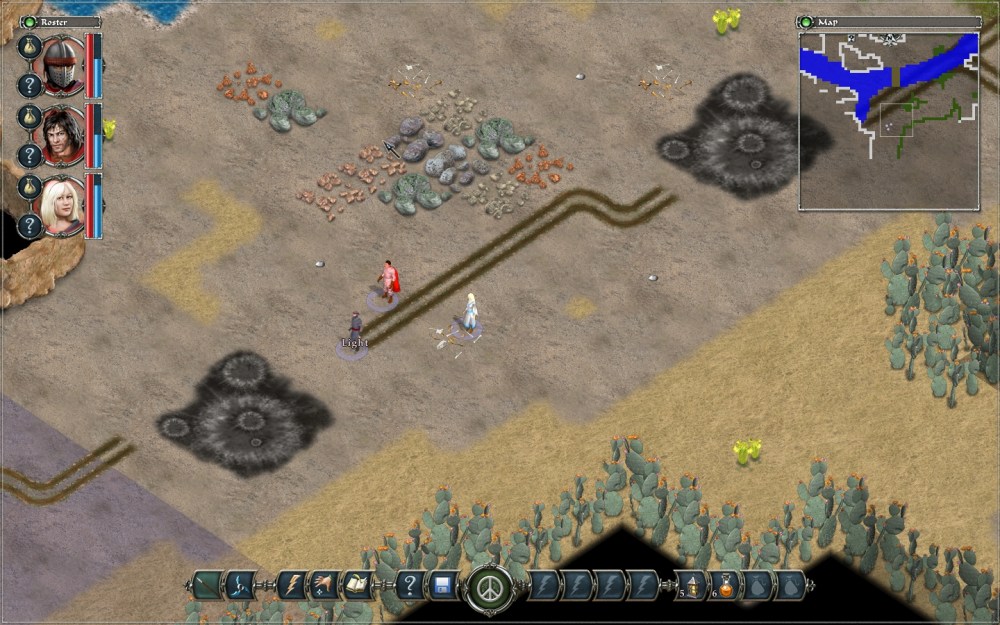The height and width of the screenshot is (625, 1000).
Task: Select the lantern quick slot
Action: (691, 585)
